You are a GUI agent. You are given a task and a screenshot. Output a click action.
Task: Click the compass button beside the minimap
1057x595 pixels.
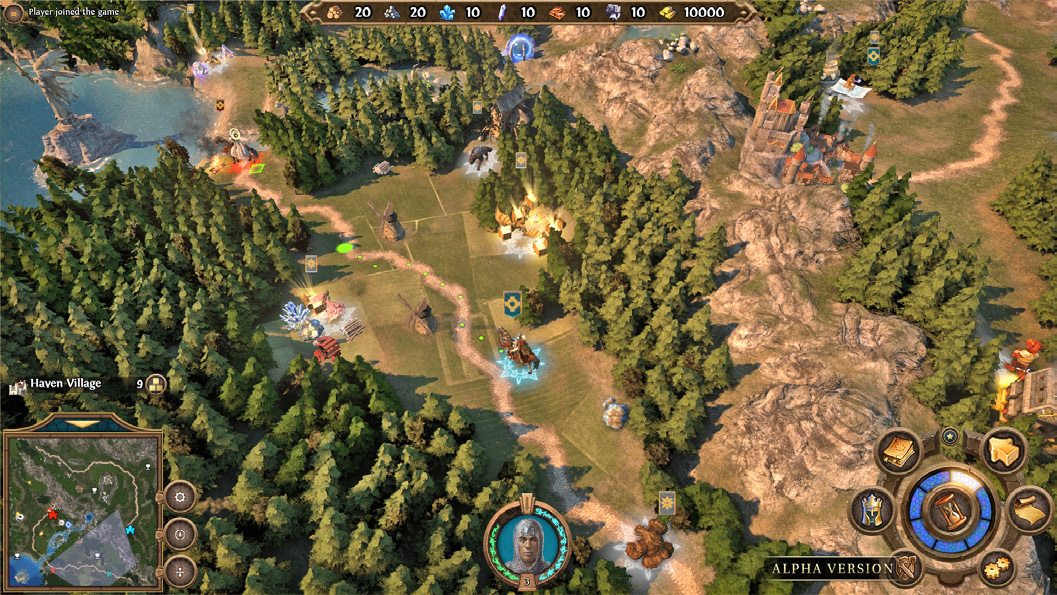click(180, 533)
